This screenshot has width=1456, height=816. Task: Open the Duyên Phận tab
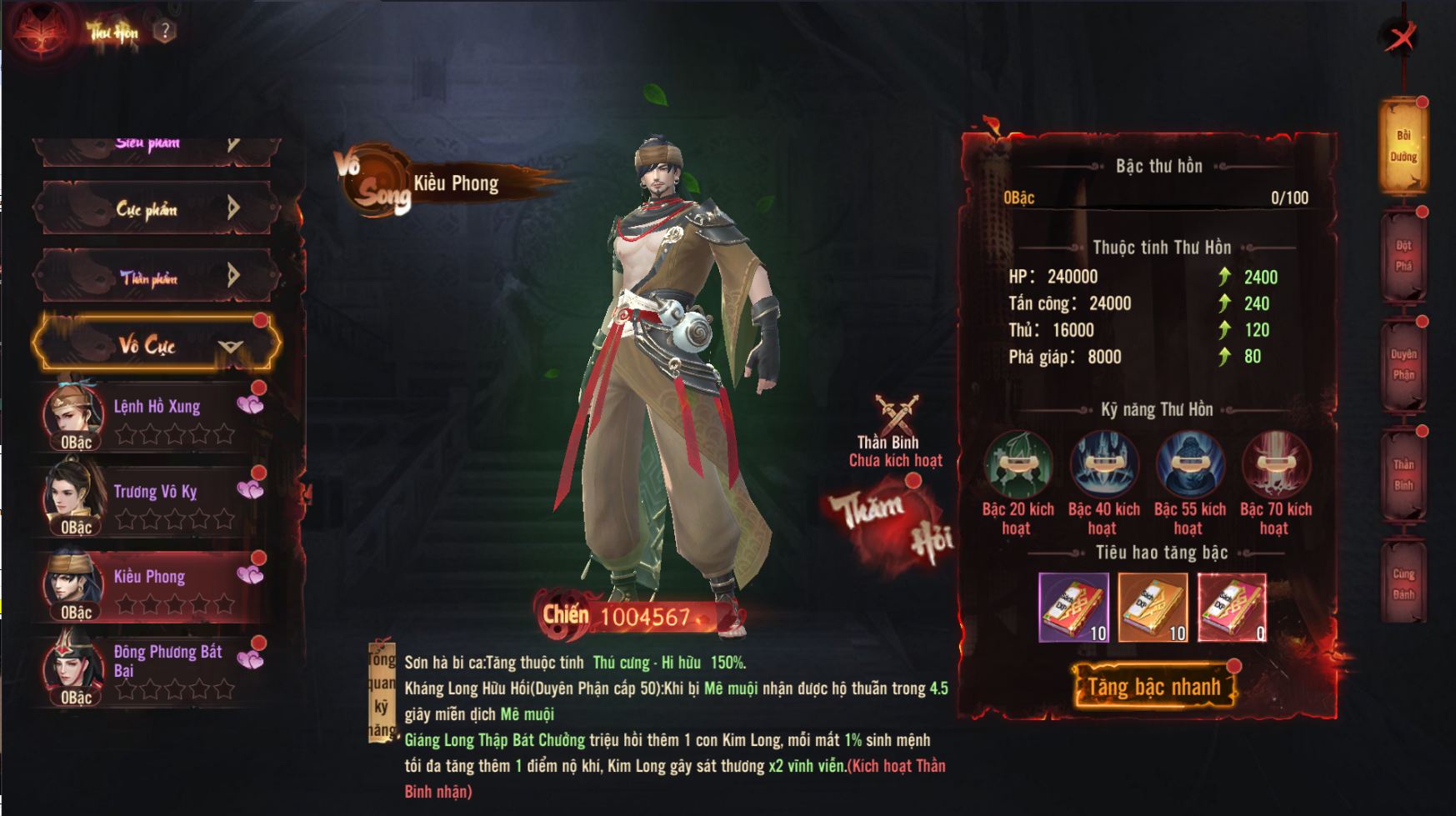tap(1403, 365)
